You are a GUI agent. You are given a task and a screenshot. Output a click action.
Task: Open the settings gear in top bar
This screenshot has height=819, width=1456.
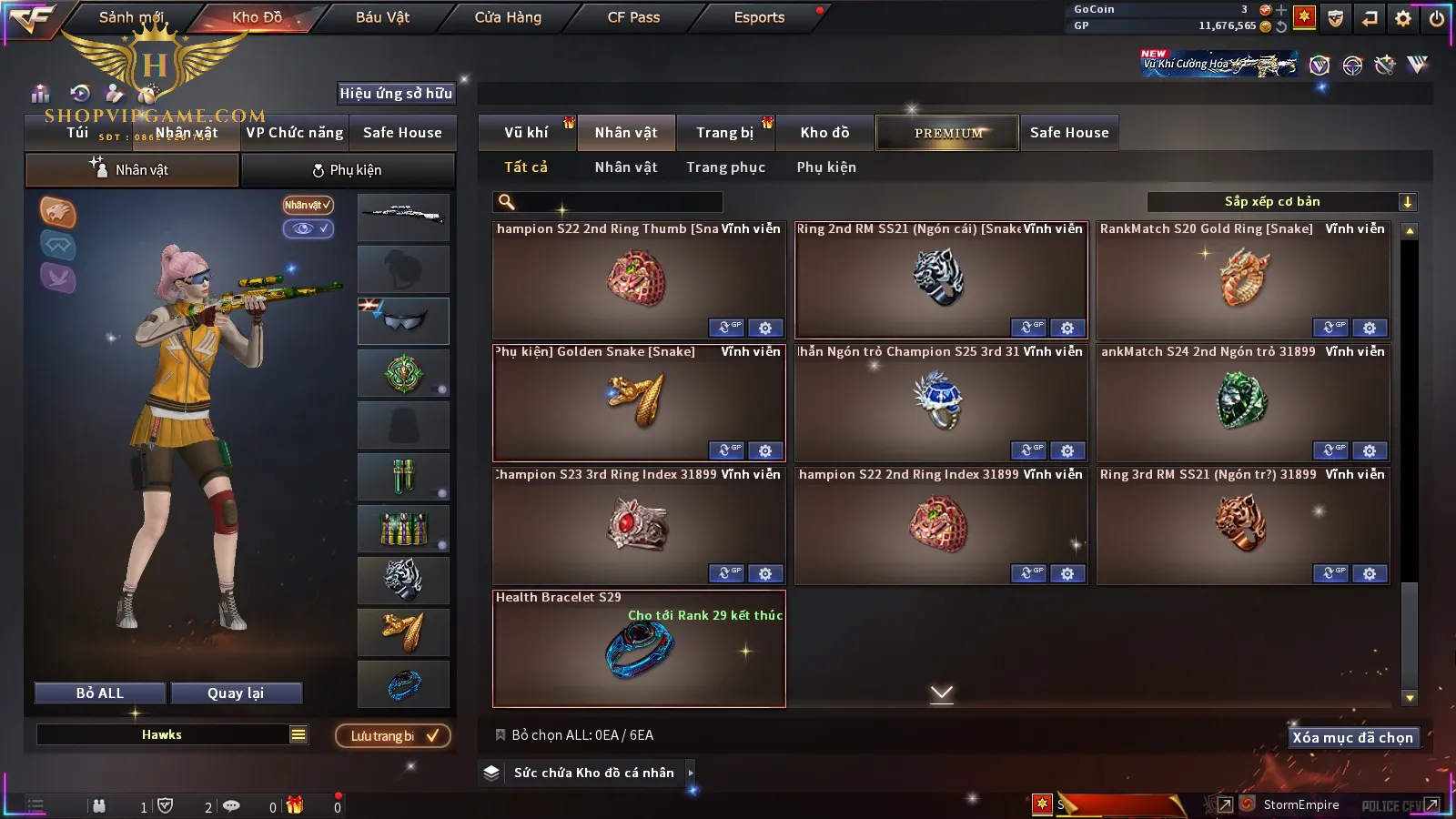click(1403, 18)
